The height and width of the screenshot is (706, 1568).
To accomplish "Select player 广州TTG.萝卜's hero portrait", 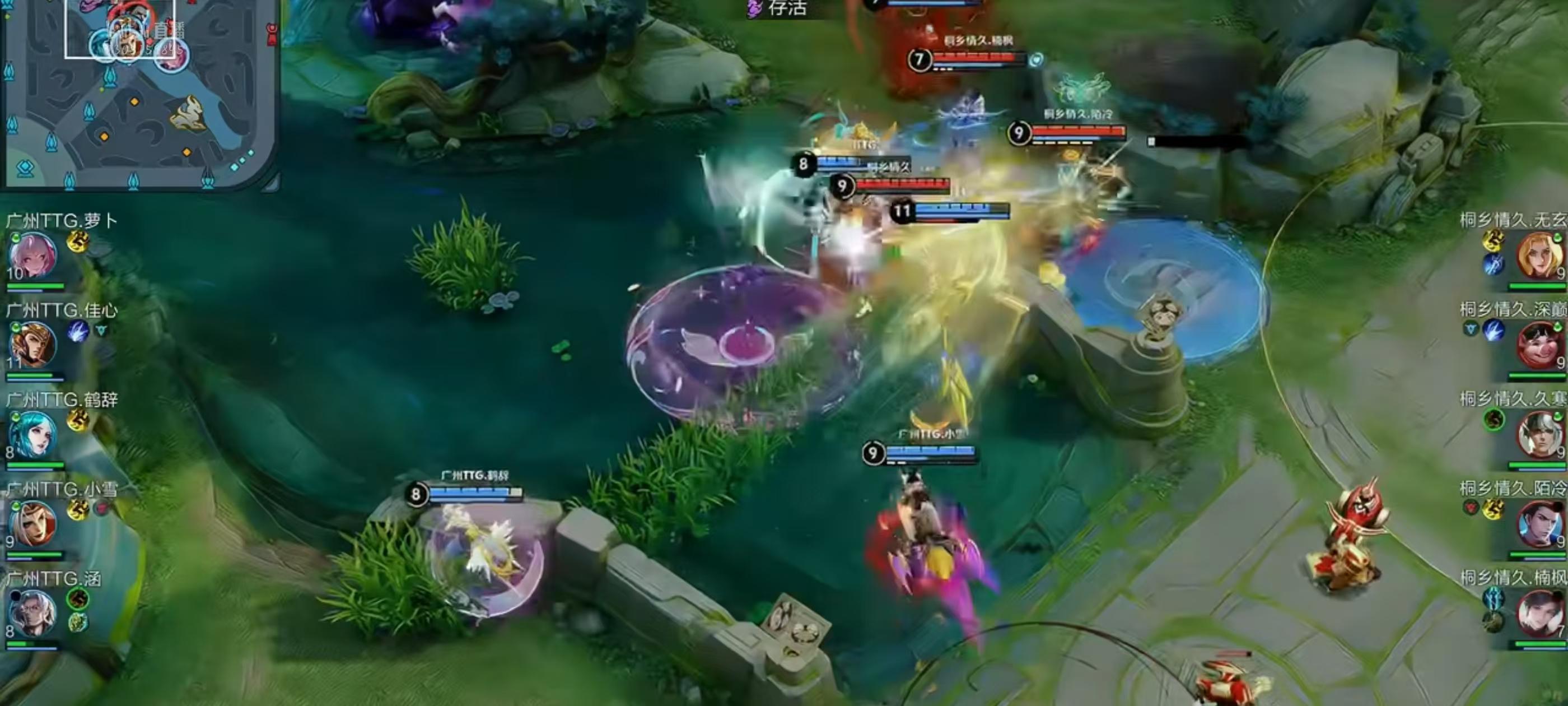I will coord(34,256).
